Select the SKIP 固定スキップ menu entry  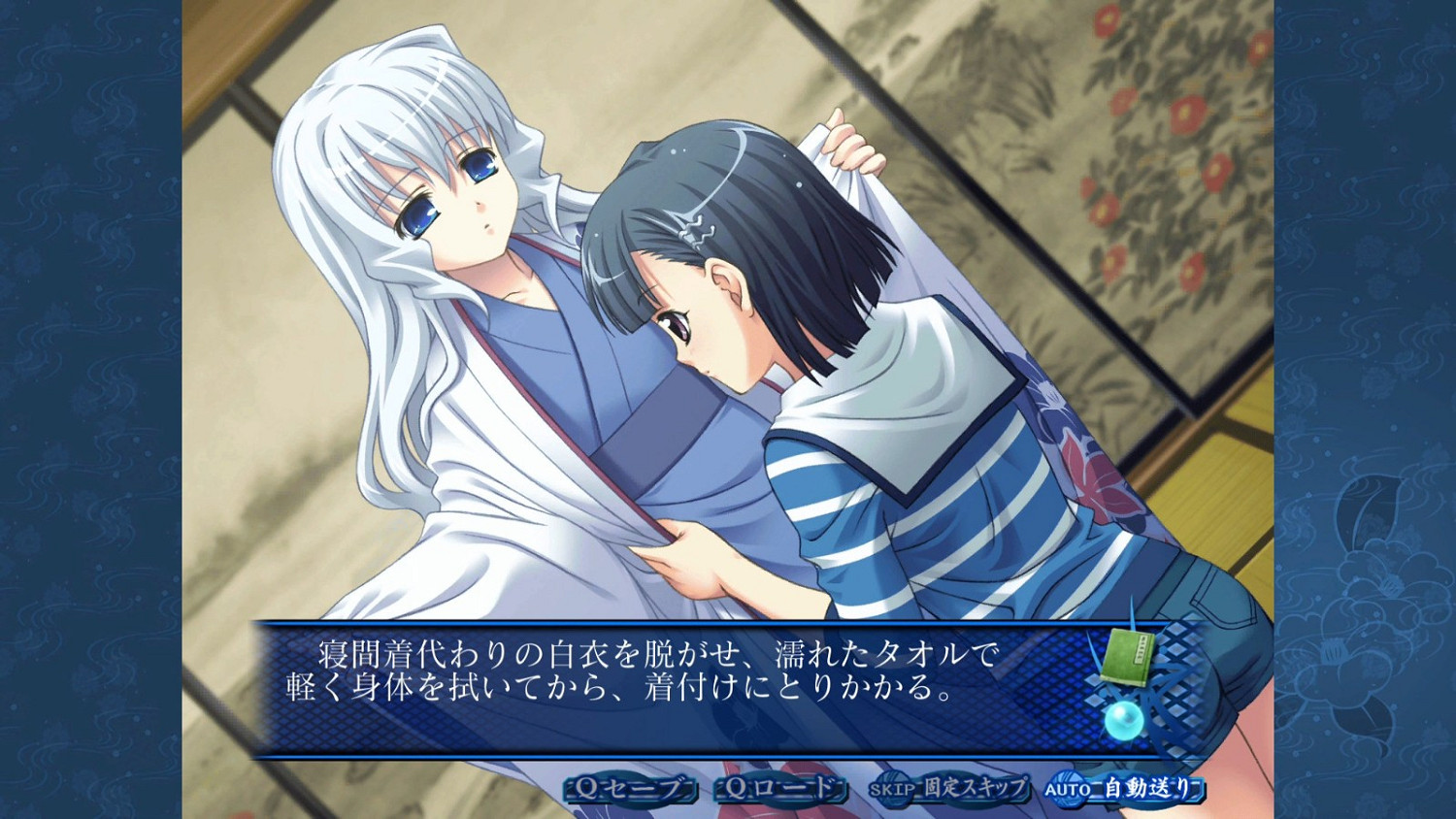946,790
